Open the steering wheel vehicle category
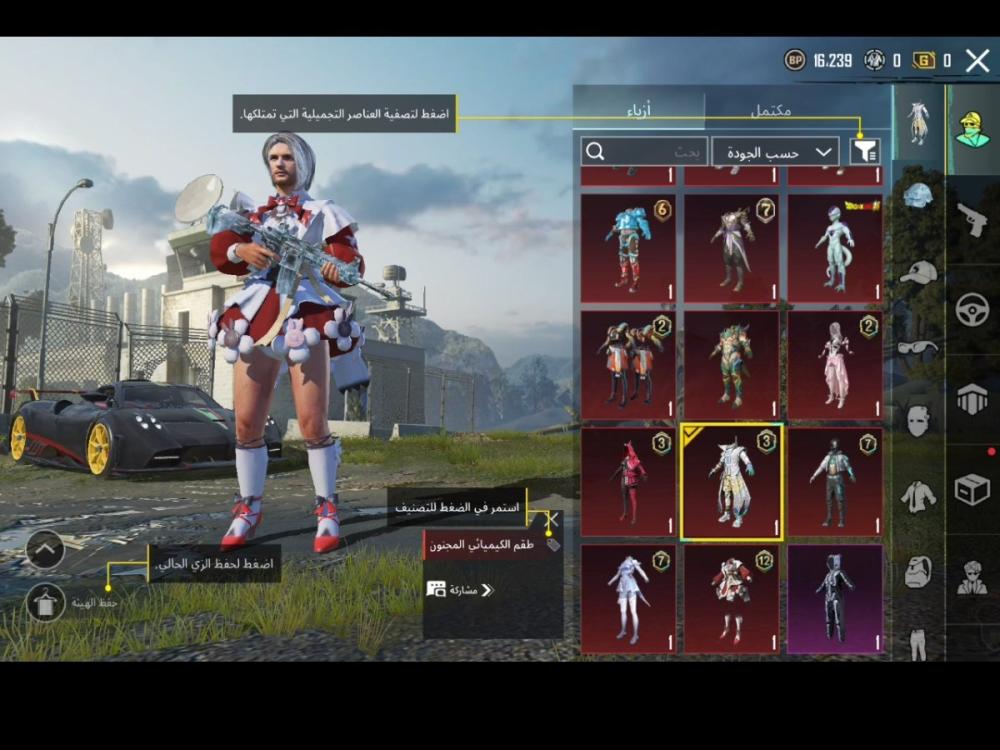The width and height of the screenshot is (1000, 750). tap(972, 310)
